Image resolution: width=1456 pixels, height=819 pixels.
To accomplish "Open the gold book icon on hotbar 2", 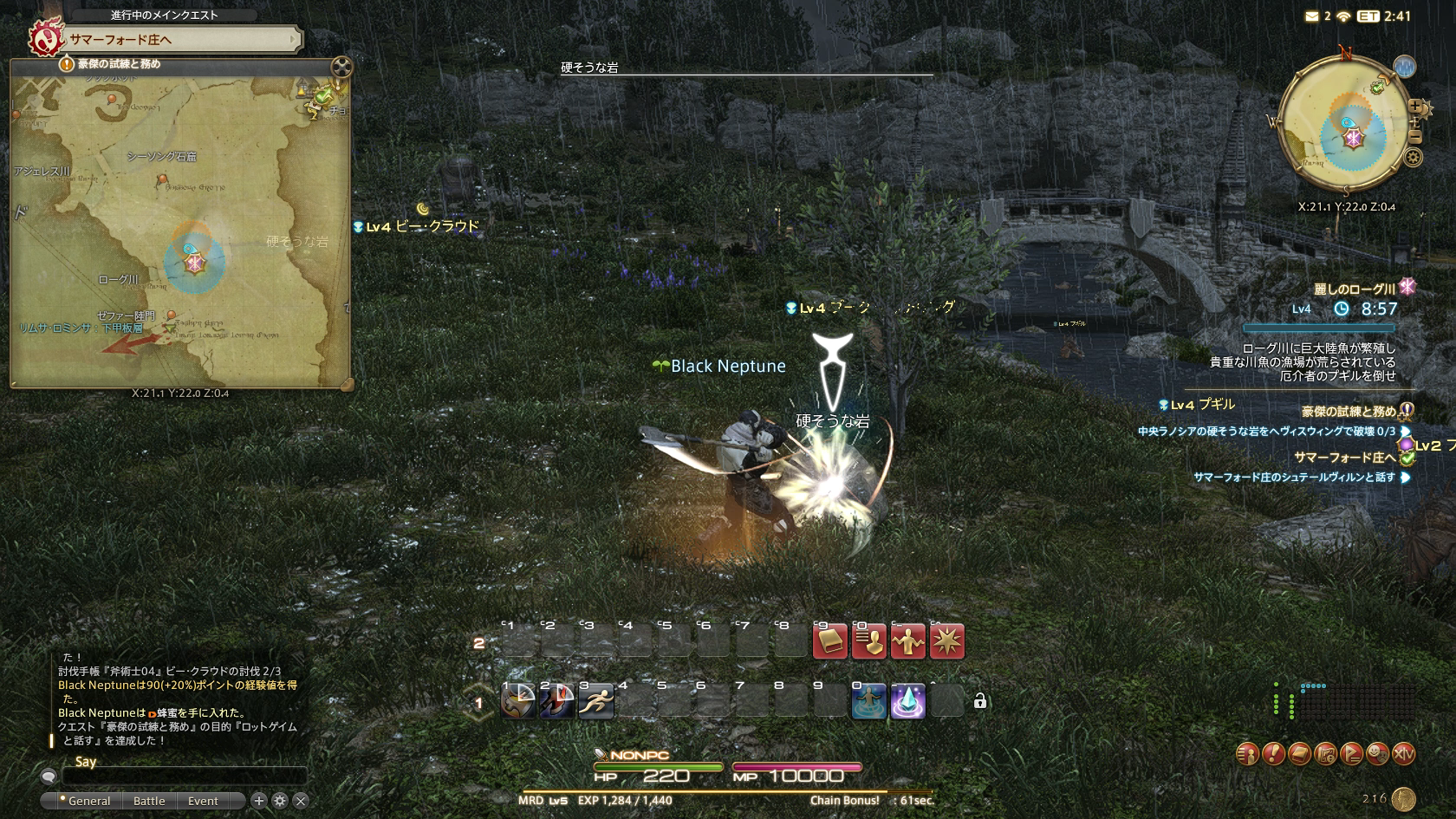I will pyautogui.click(x=829, y=642).
